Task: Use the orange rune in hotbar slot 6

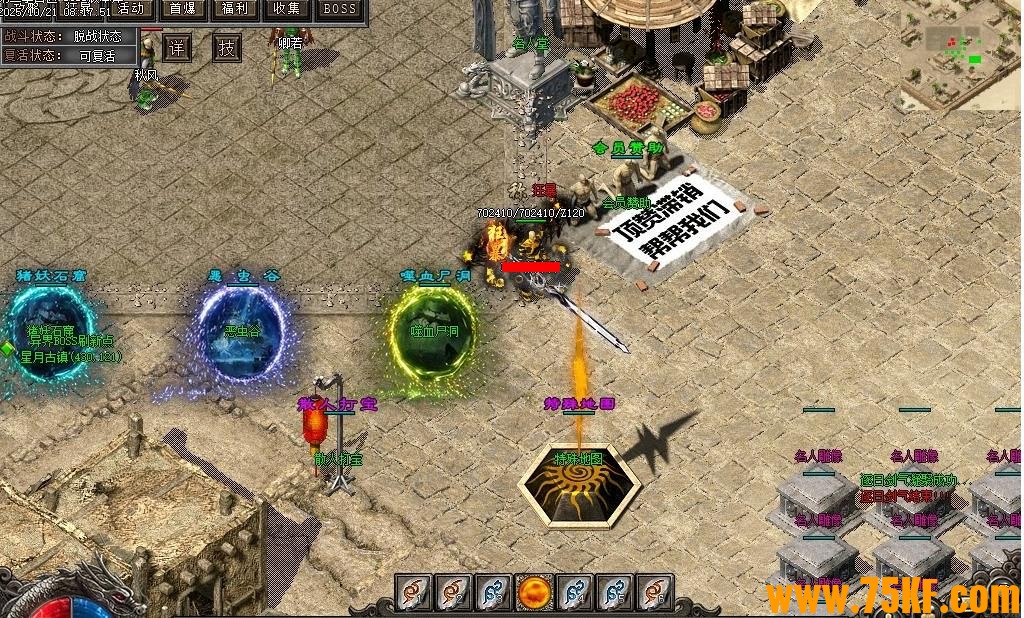Action: tap(655, 593)
